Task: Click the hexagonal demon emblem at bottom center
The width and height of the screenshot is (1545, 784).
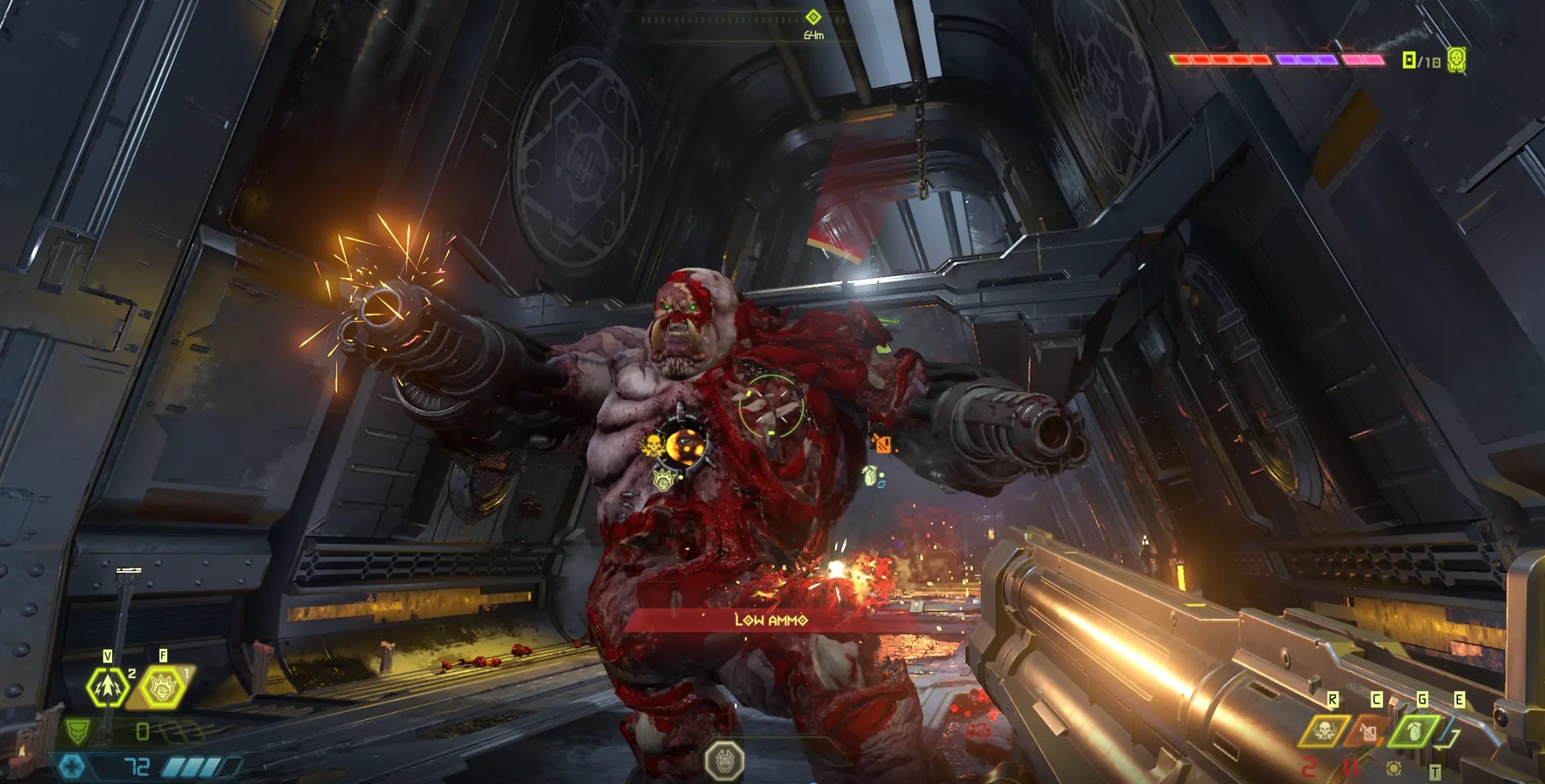Action: [x=724, y=760]
